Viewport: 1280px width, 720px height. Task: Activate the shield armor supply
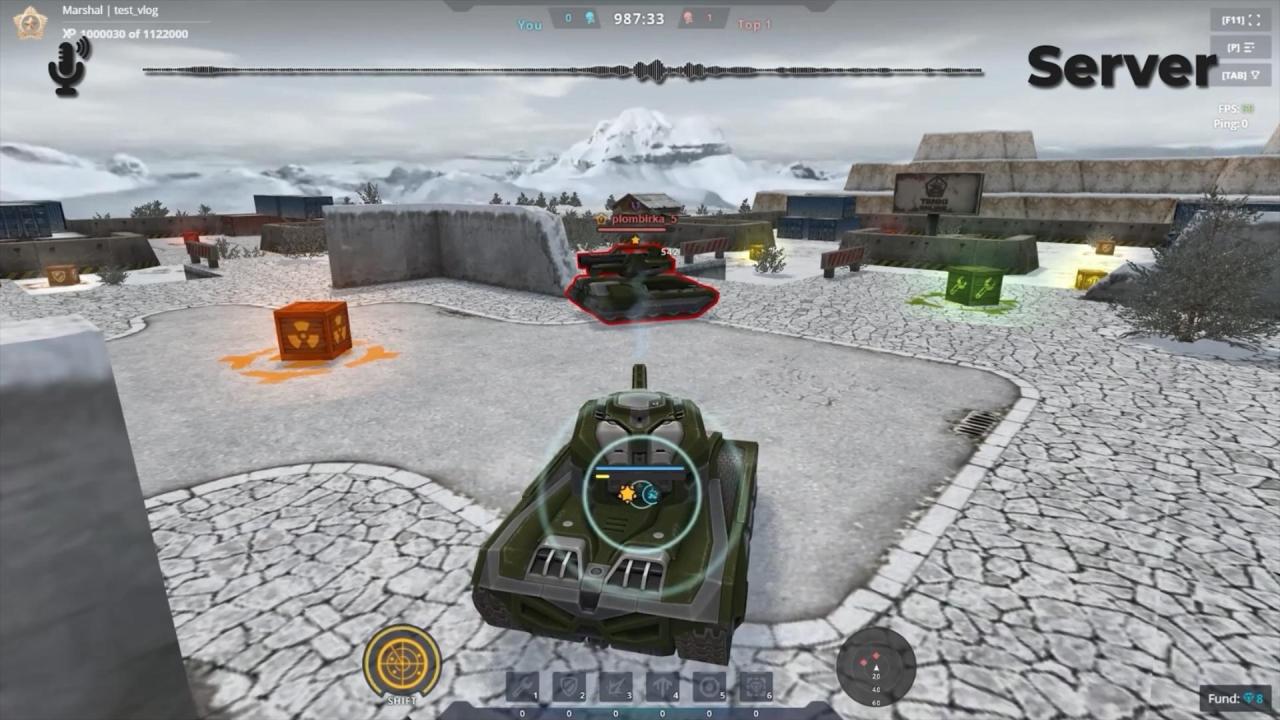click(x=569, y=687)
